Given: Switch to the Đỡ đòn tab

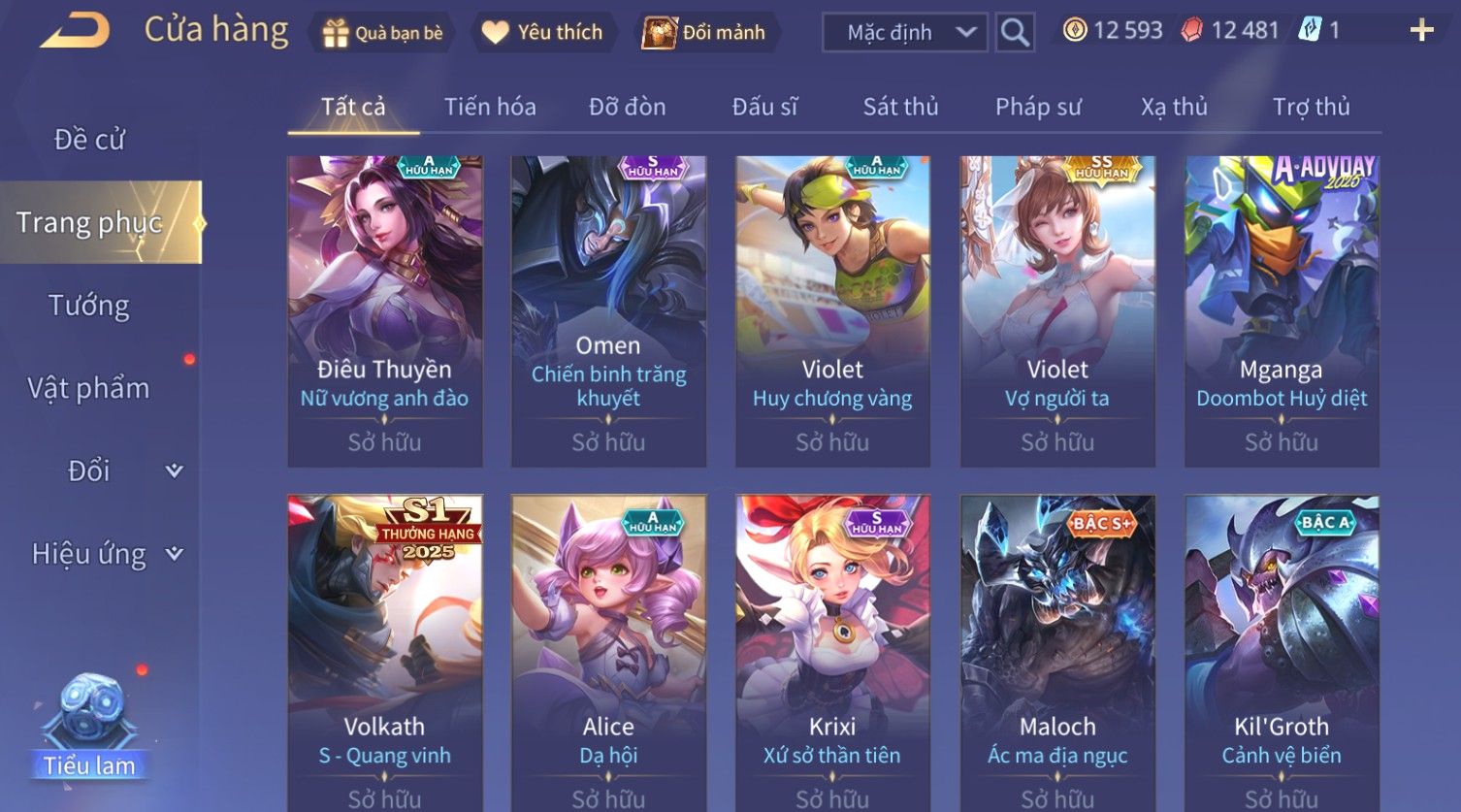Looking at the screenshot, I should click(x=627, y=107).
